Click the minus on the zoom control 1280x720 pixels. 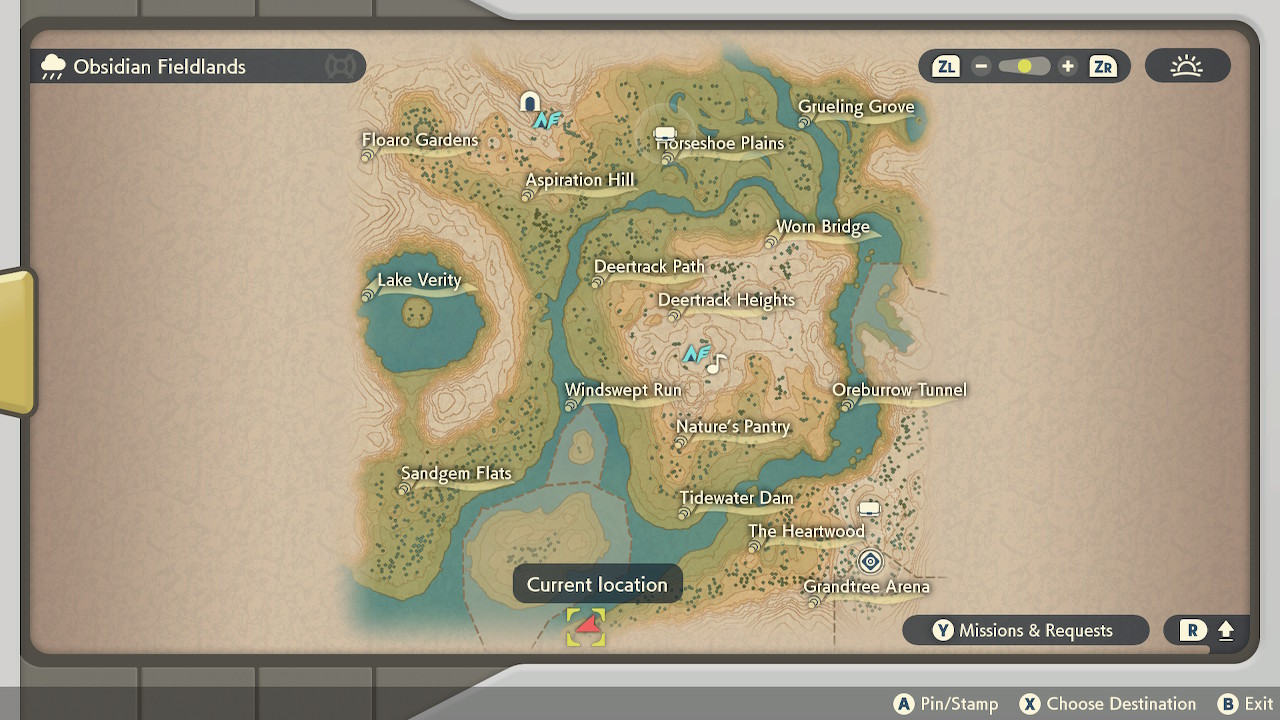click(981, 66)
